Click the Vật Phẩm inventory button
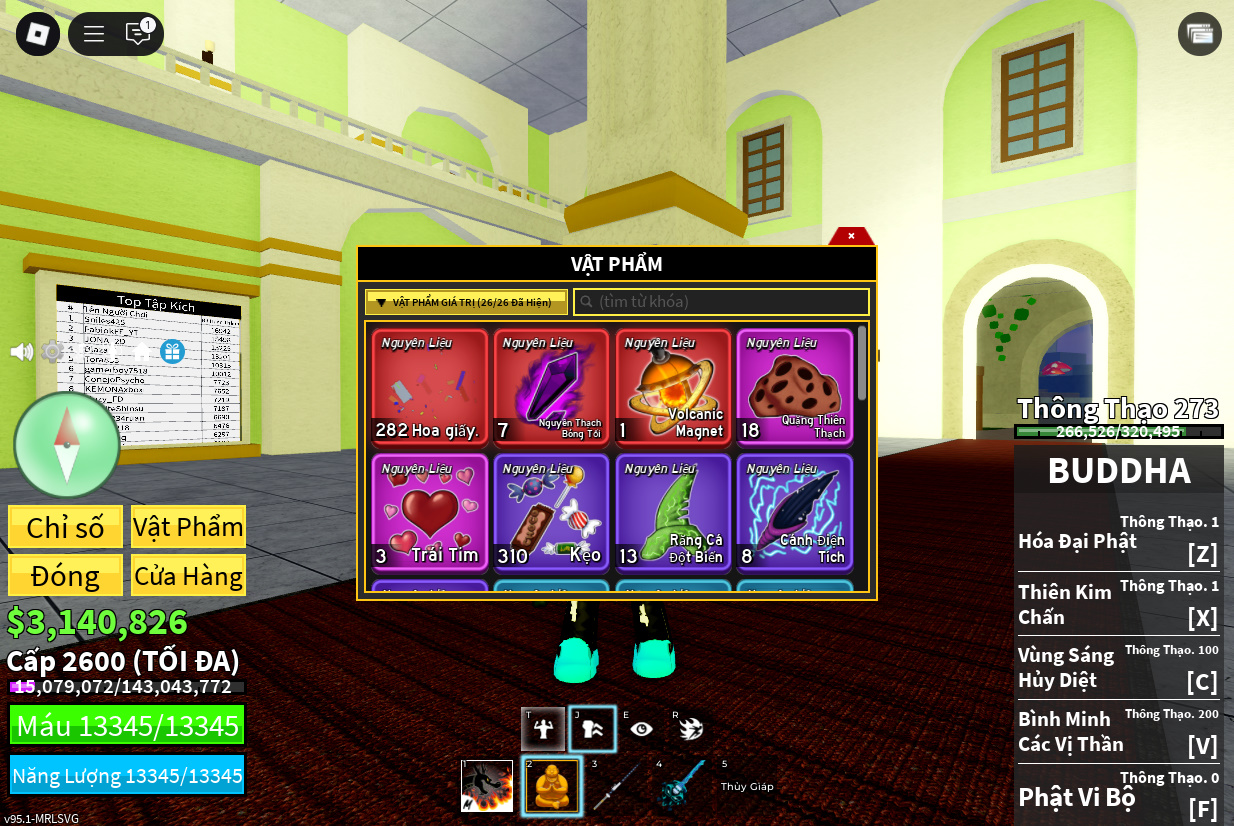1234x826 pixels. [x=188, y=527]
